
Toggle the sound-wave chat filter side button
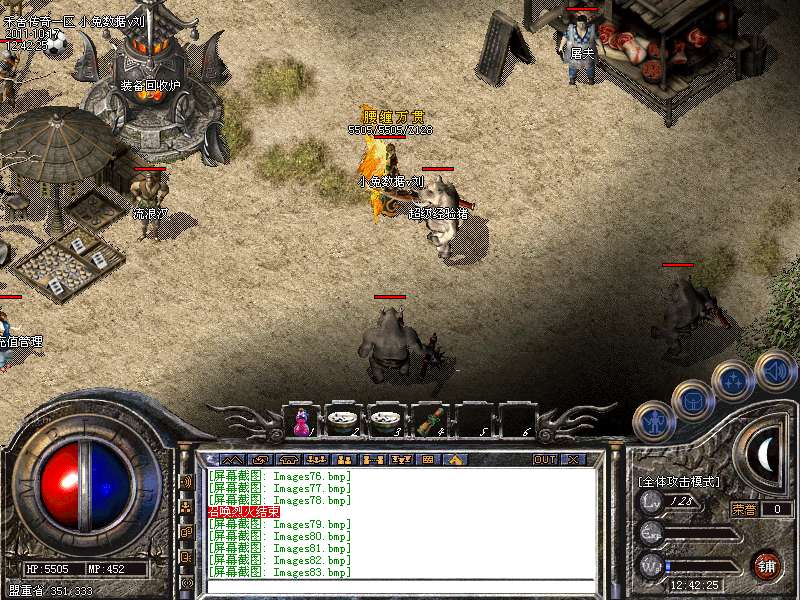(x=186, y=481)
